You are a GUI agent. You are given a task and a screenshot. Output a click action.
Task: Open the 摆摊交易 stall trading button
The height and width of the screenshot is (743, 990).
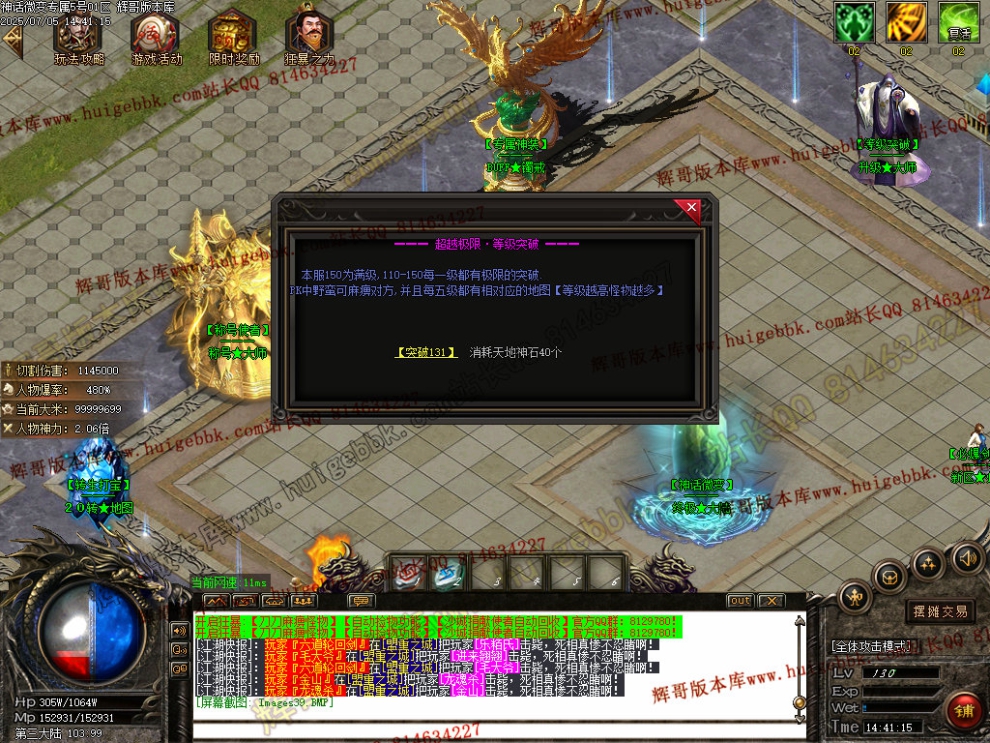coord(940,611)
